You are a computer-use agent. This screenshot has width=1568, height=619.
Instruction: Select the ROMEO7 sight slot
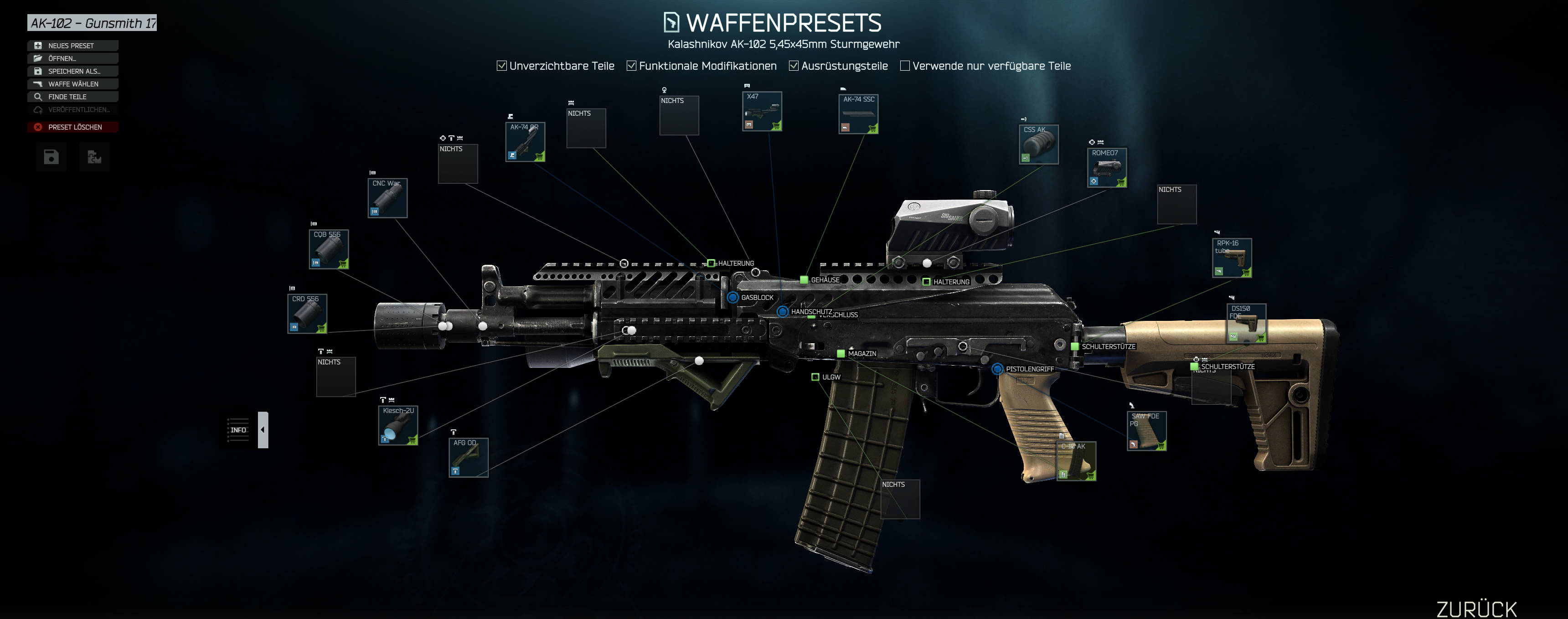click(1107, 167)
